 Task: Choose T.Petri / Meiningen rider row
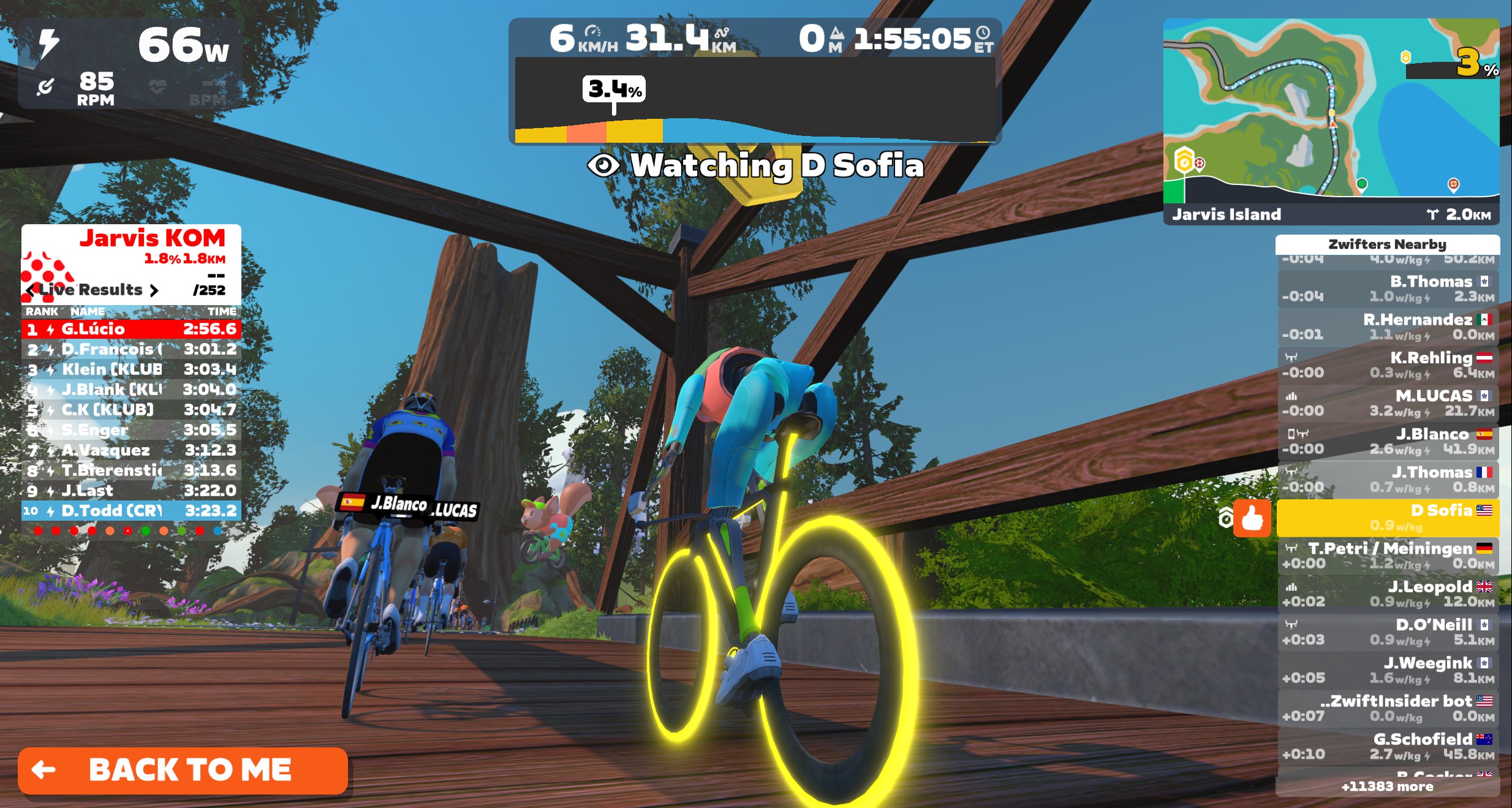click(x=1388, y=555)
